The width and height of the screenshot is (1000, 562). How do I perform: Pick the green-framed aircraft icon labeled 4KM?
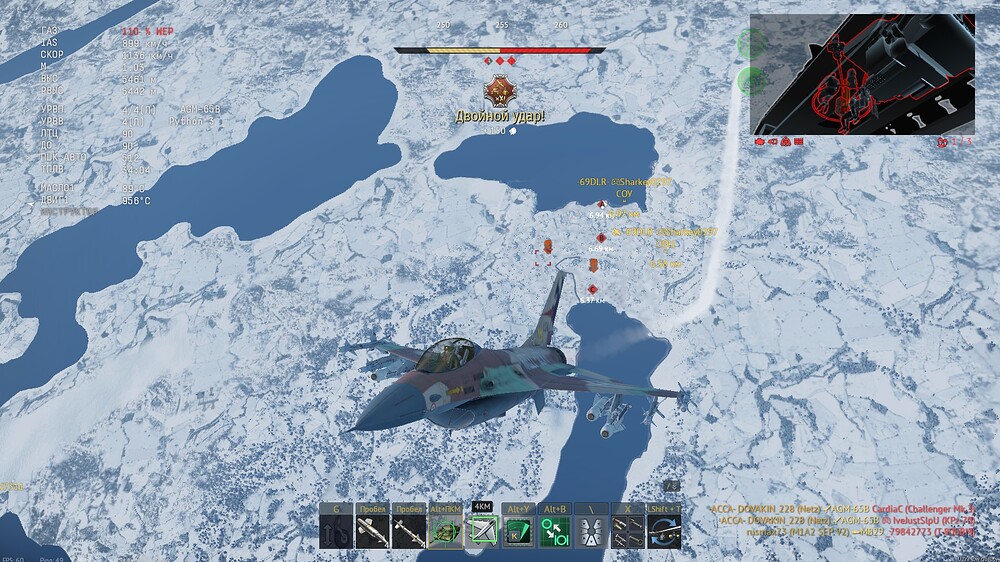[482, 531]
